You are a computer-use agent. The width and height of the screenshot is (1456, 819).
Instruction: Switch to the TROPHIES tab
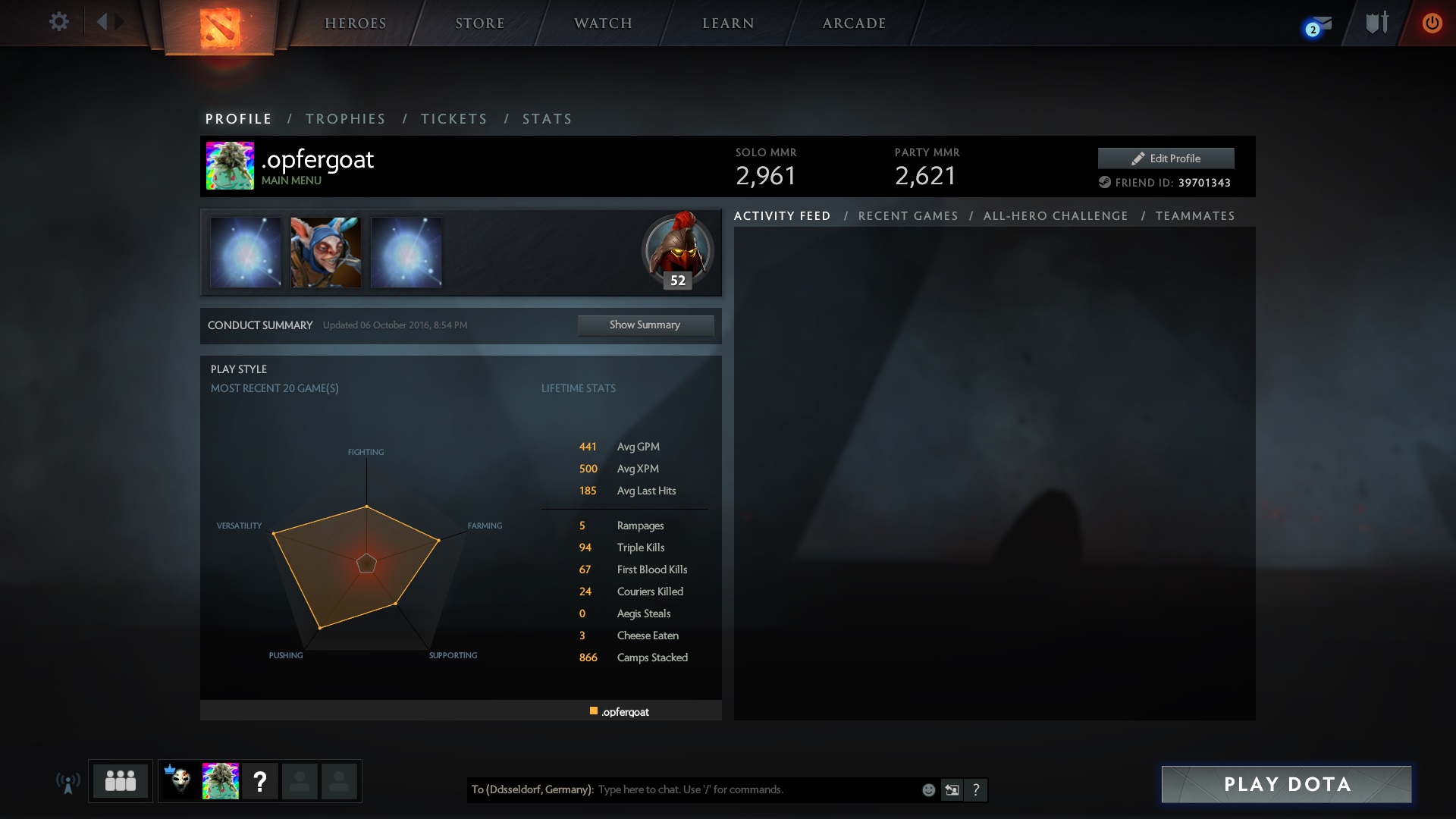point(346,119)
